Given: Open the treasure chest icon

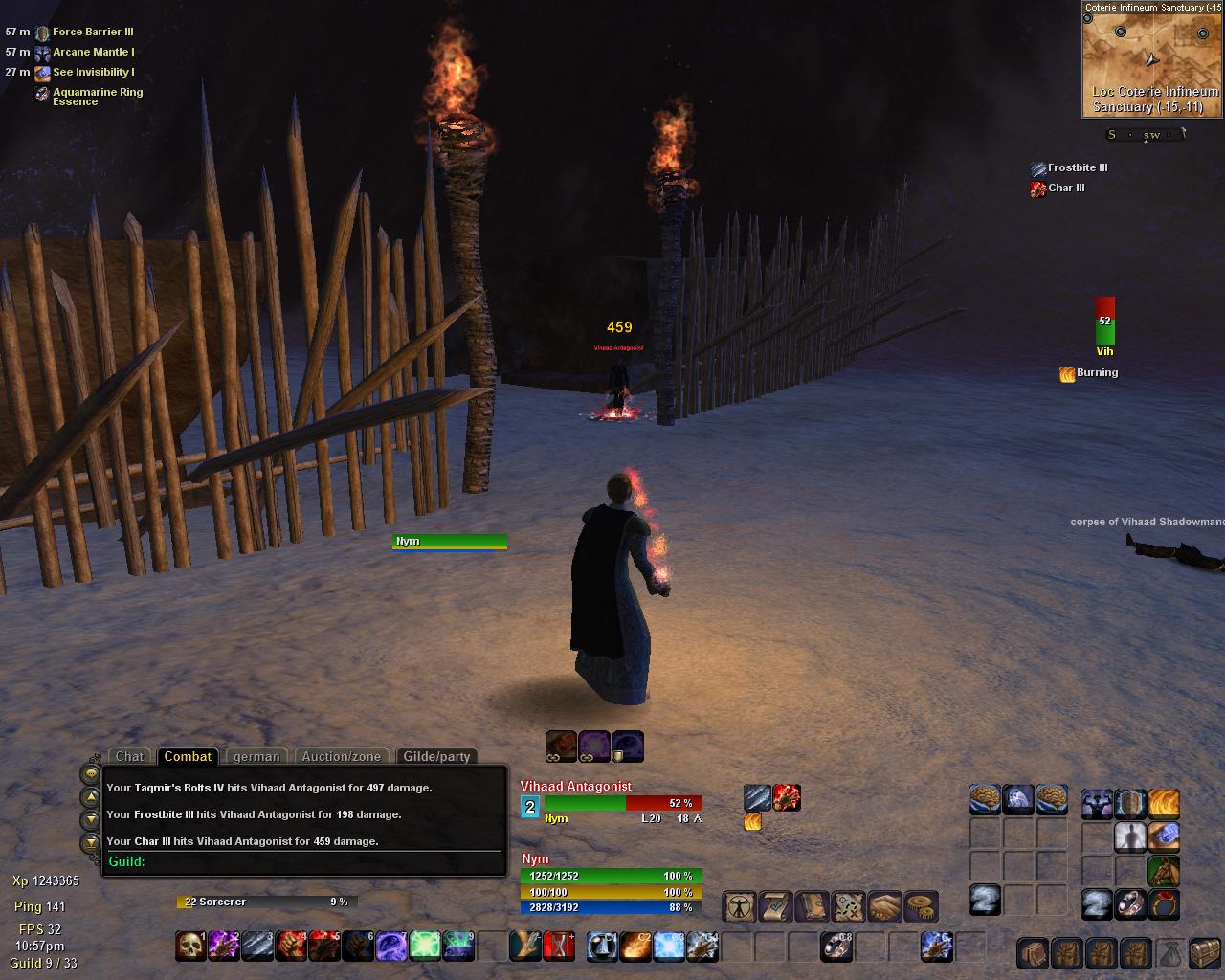Looking at the screenshot, I should tap(1204, 953).
